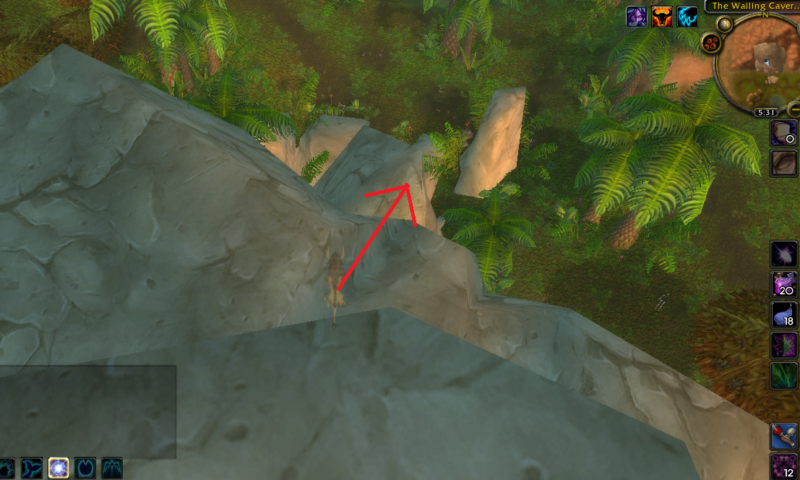Image resolution: width=800 pixels, height=480 pixels.
Task: Select the blue glowing beast buff icon
Action: (688, 17)
